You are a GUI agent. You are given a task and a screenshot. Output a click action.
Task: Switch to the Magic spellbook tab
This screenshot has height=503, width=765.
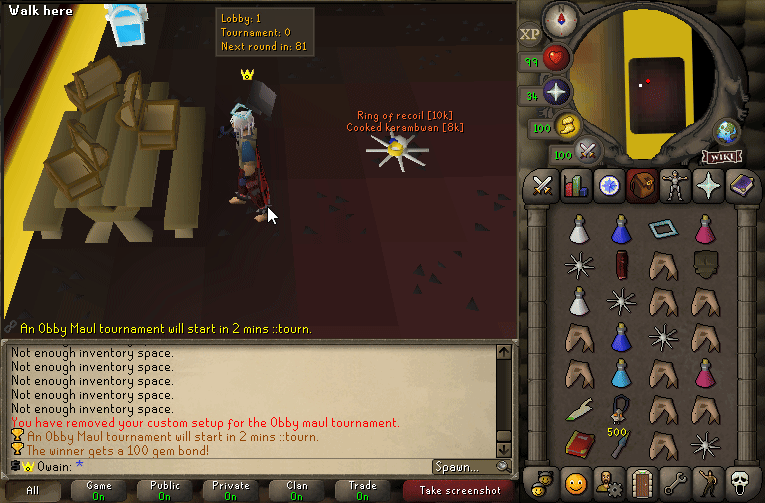[740, 186]
